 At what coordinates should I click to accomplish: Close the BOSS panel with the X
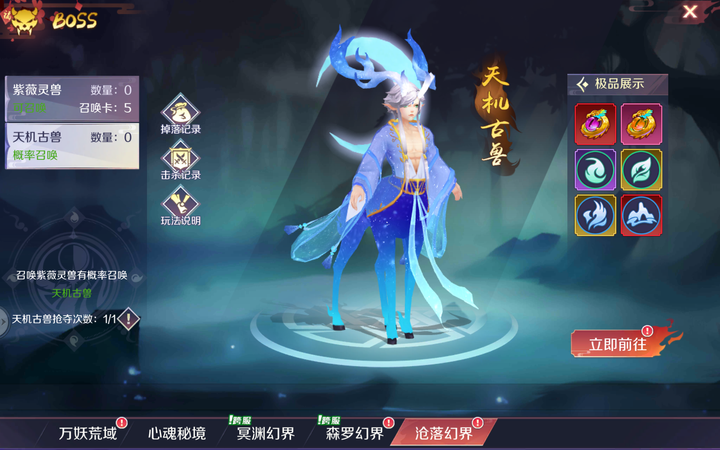(x=690, y=12)
